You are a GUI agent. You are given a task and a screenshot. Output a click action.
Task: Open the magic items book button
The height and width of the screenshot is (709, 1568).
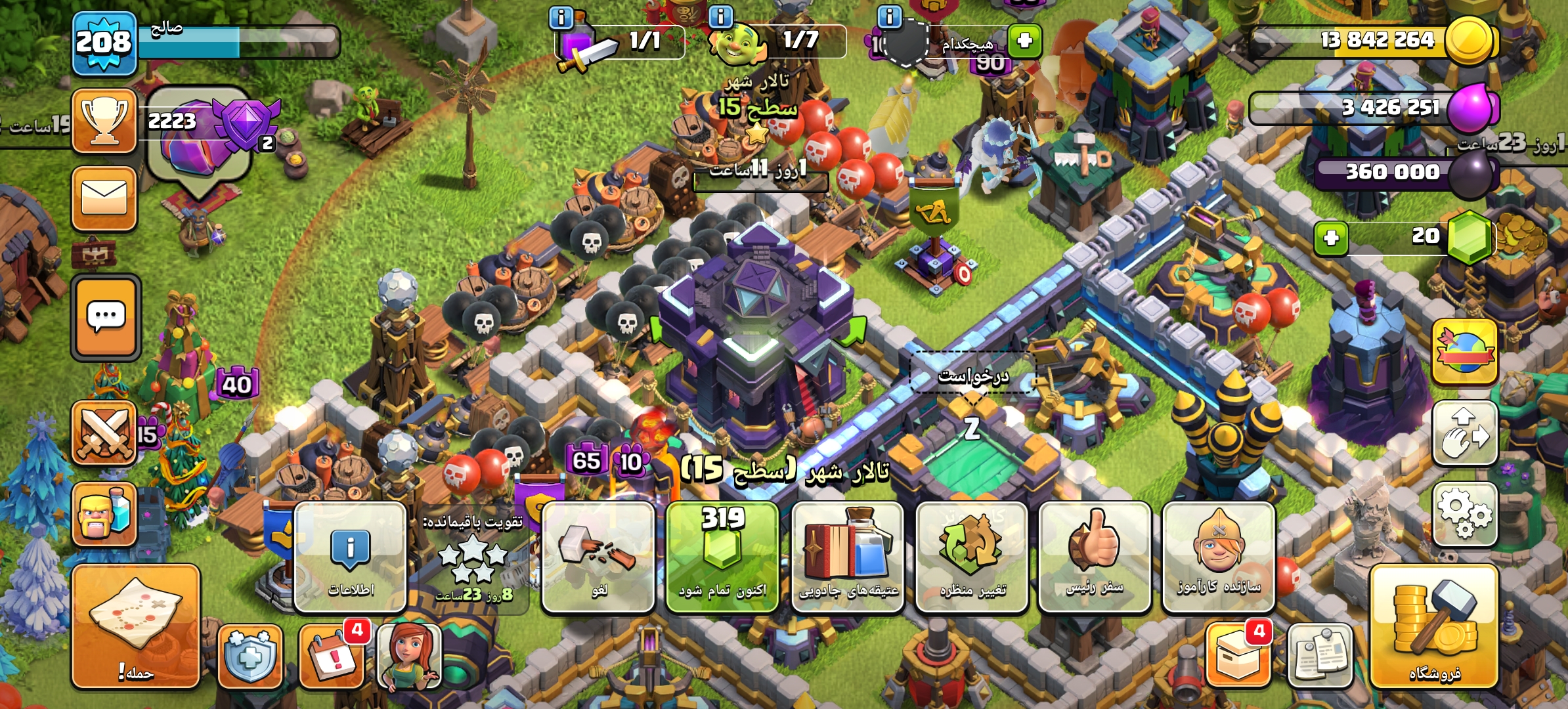point(848,557)
